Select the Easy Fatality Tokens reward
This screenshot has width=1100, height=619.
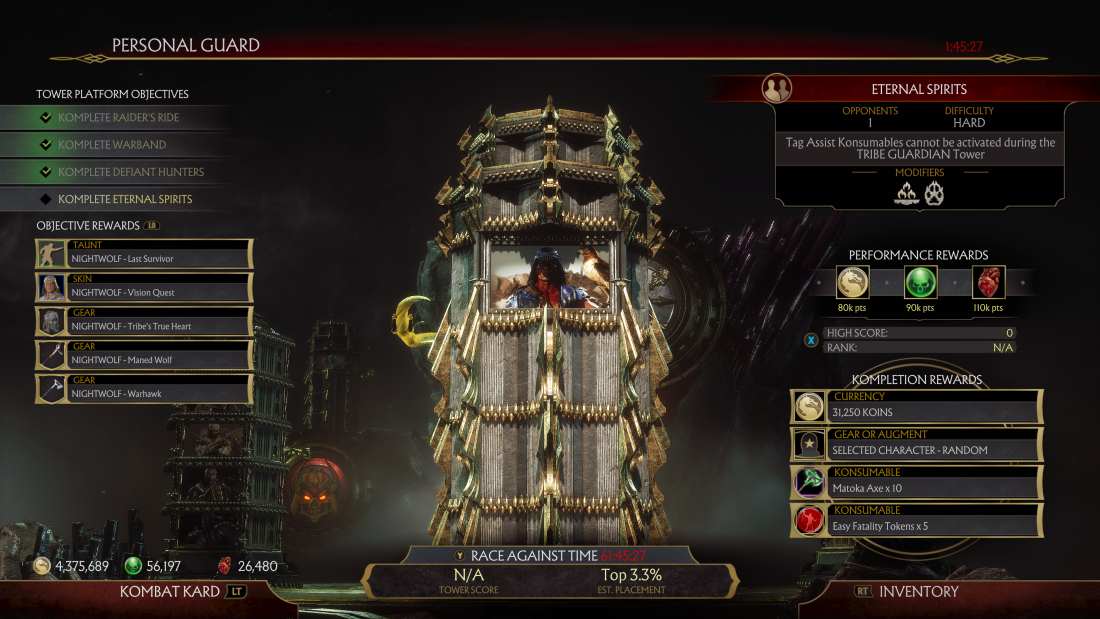[x=917, y=521]
